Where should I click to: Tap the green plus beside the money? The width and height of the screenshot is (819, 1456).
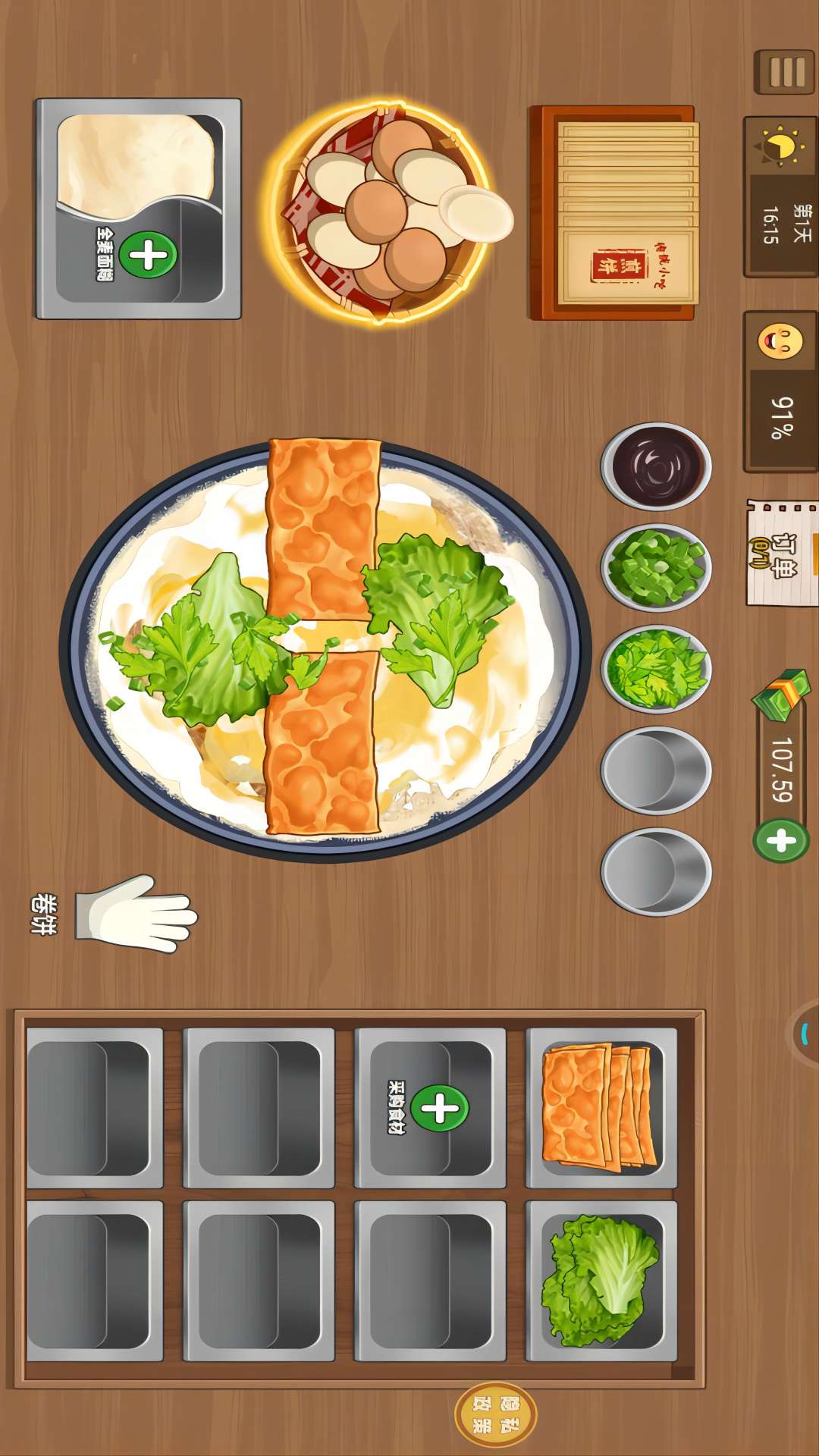click(x=781, y=840)
